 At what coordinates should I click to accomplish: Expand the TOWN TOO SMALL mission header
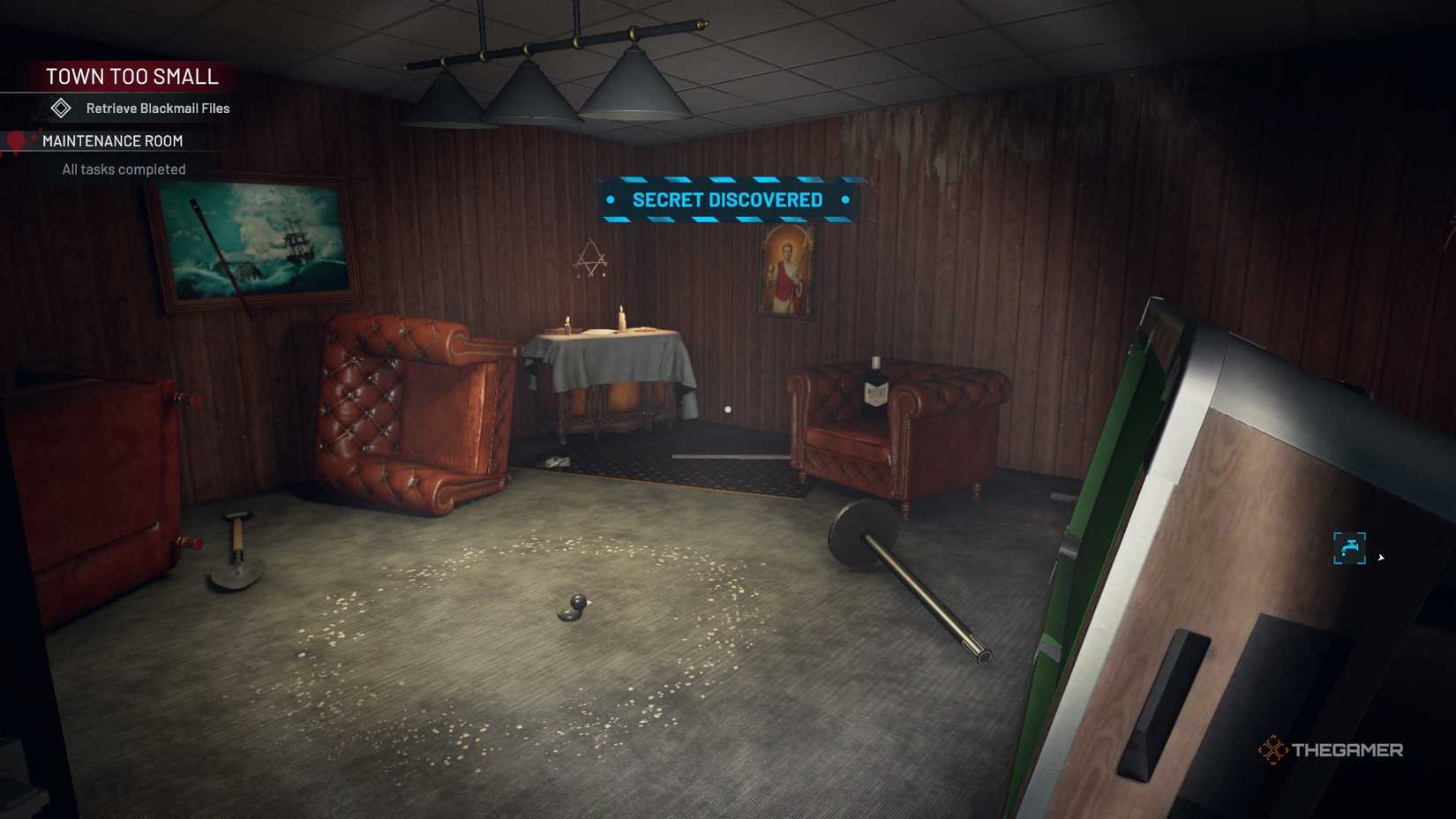[x=131, y=77]
